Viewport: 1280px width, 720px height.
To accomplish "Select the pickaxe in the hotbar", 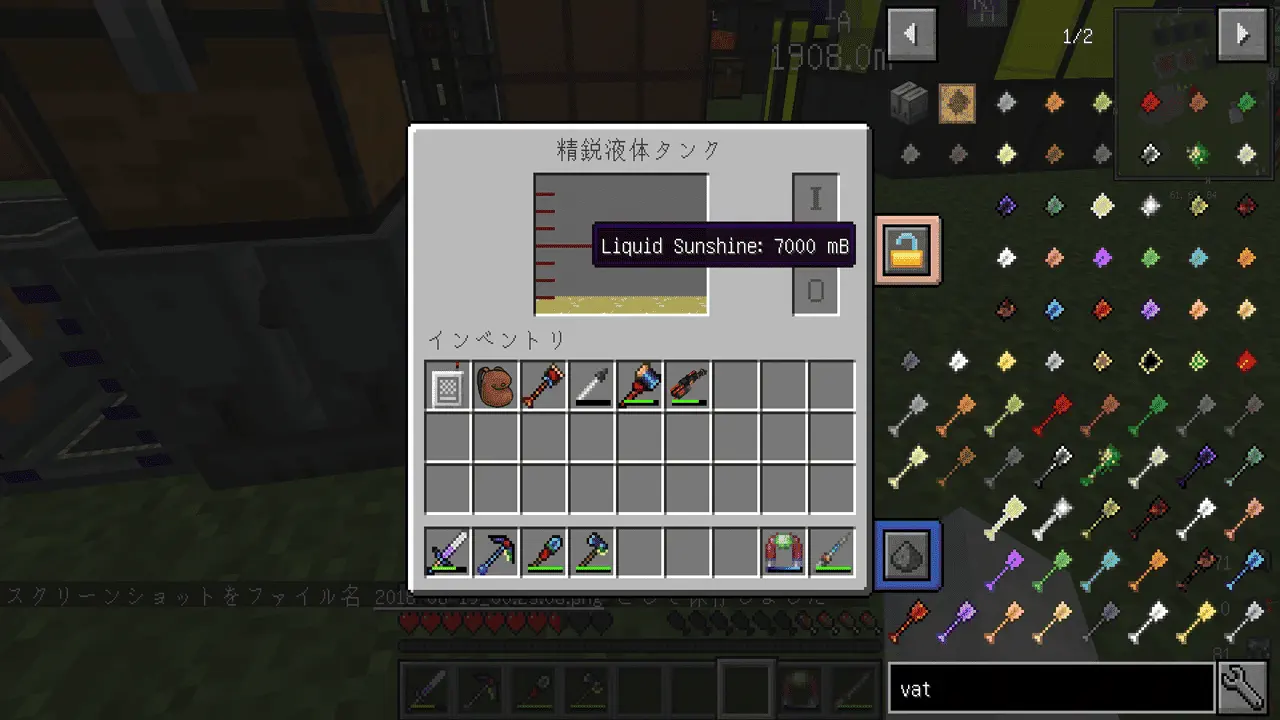I will coord(496,553).
